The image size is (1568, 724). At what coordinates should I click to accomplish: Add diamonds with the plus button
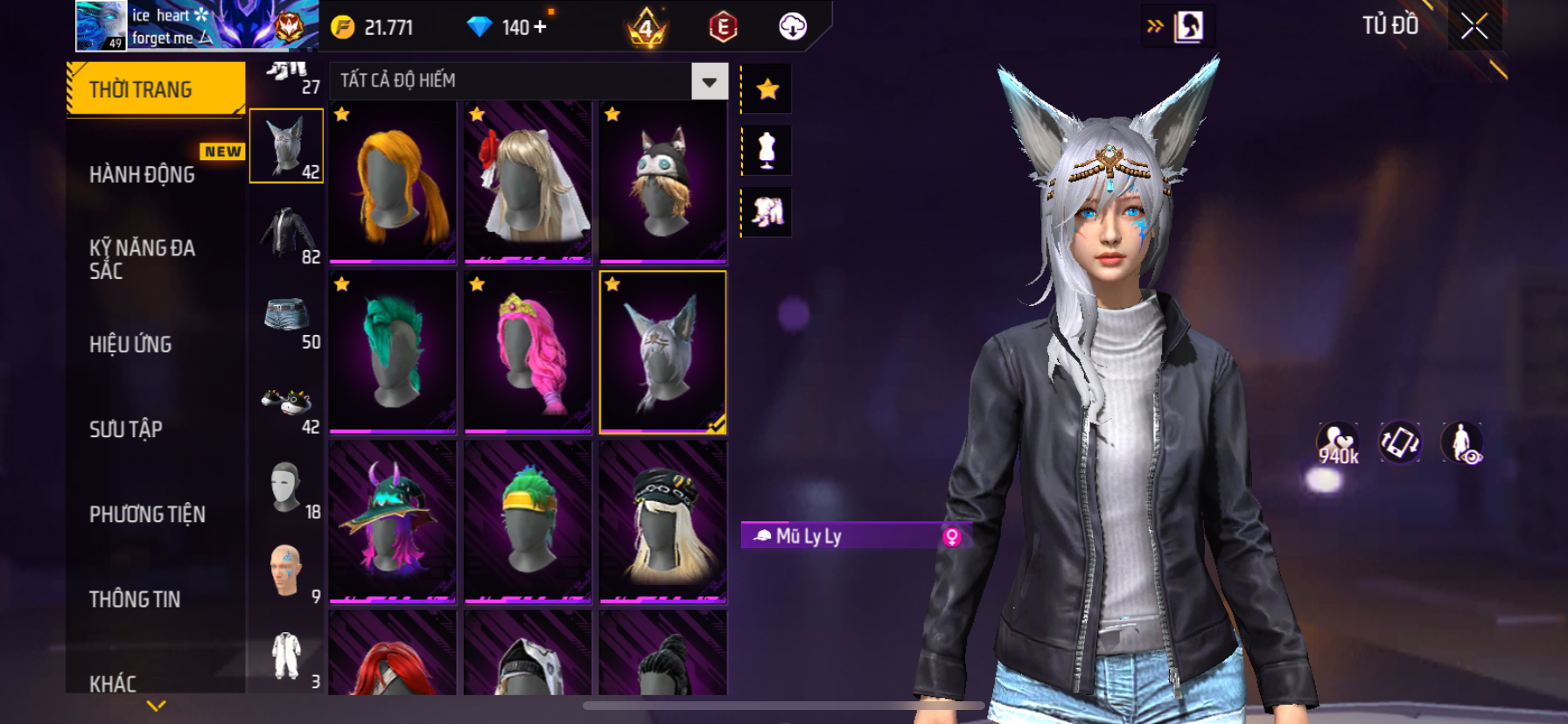click(x=540, y=27)
